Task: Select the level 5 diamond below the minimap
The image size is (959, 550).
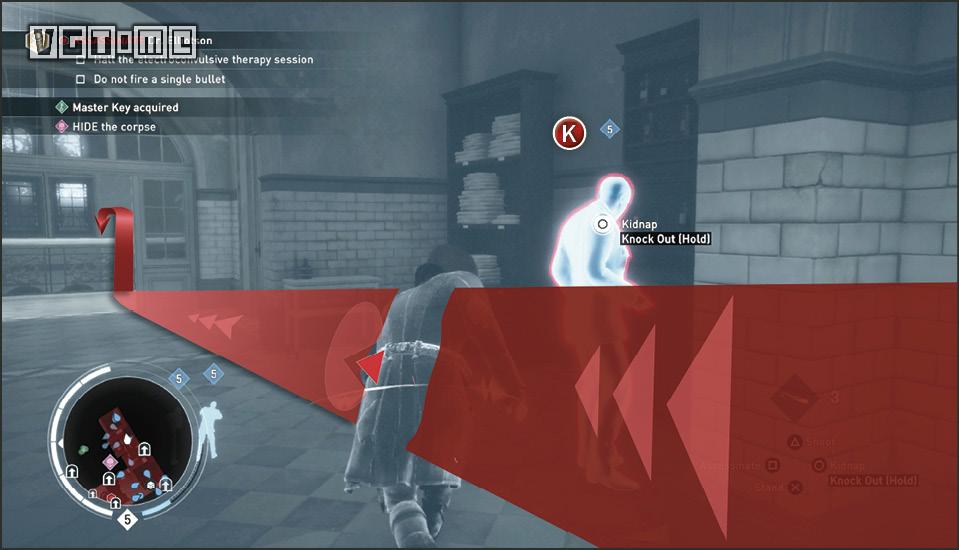Action: 127,520
